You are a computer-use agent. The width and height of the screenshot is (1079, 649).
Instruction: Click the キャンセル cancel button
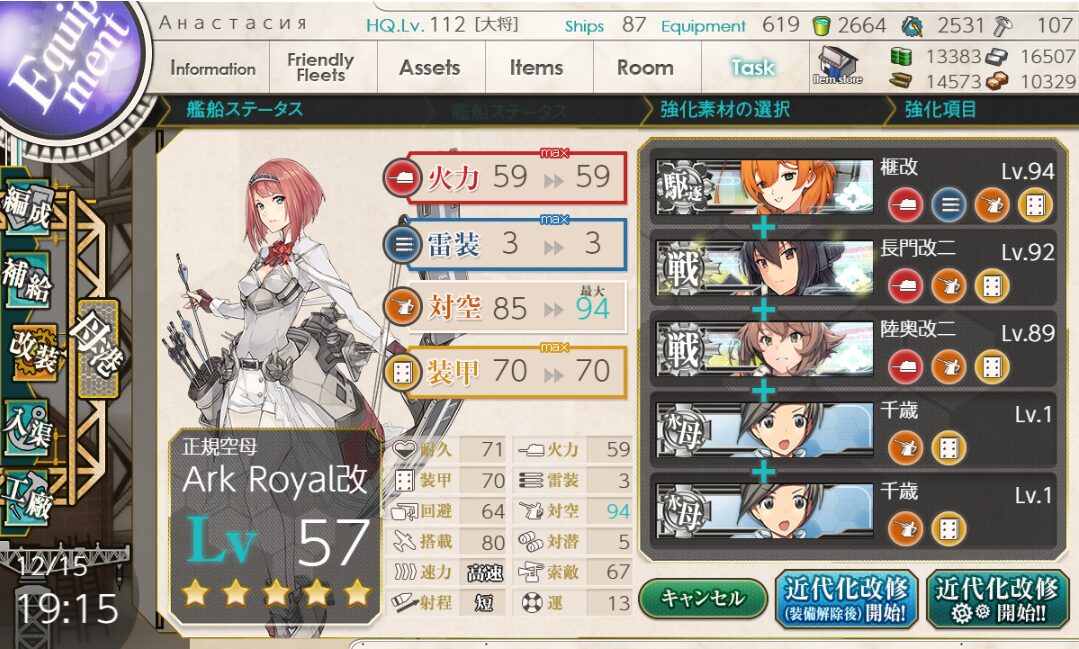pos(702,598)
